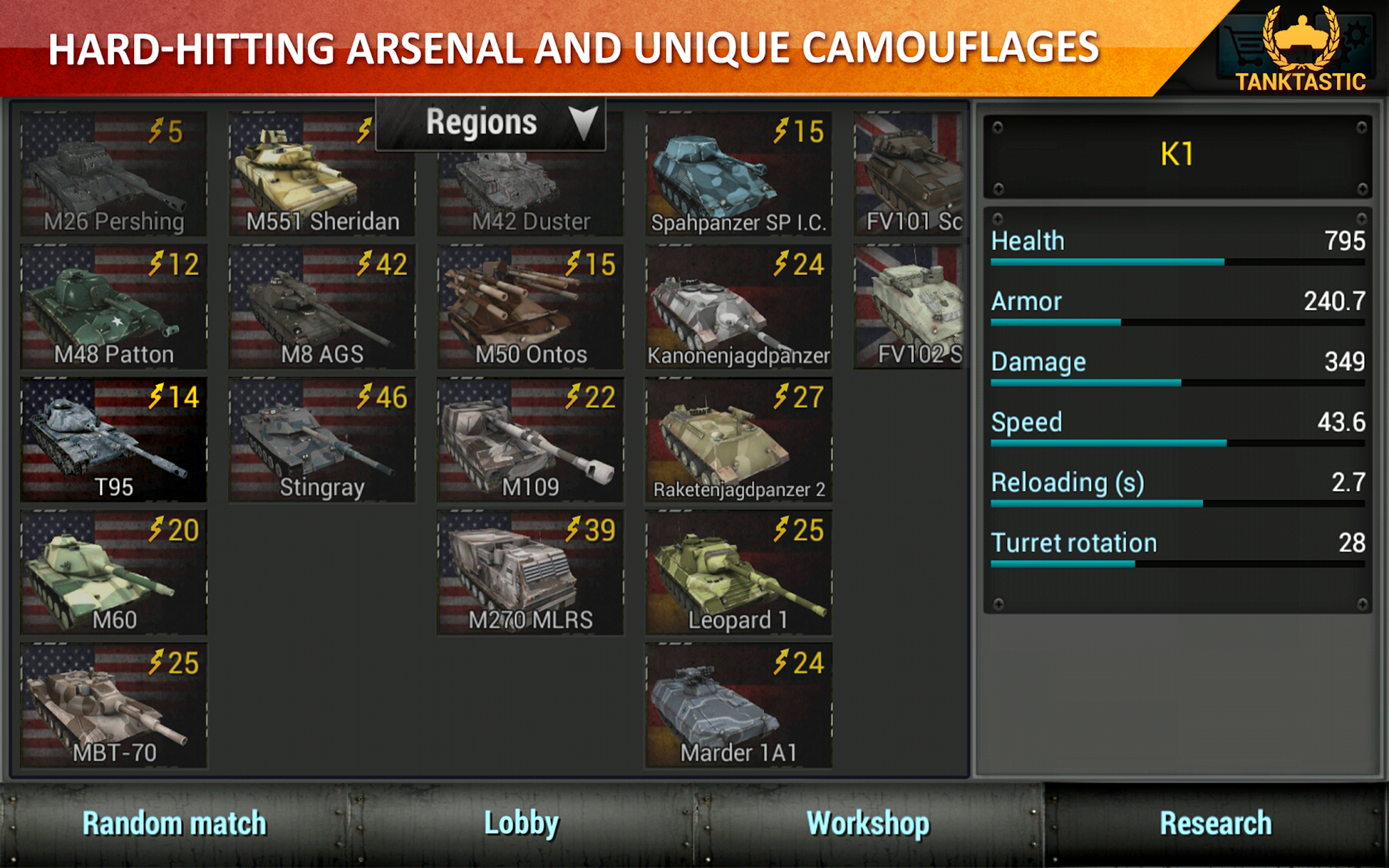Pick the M48 Patton tank

pyautogui.click(x=114, y=307)
